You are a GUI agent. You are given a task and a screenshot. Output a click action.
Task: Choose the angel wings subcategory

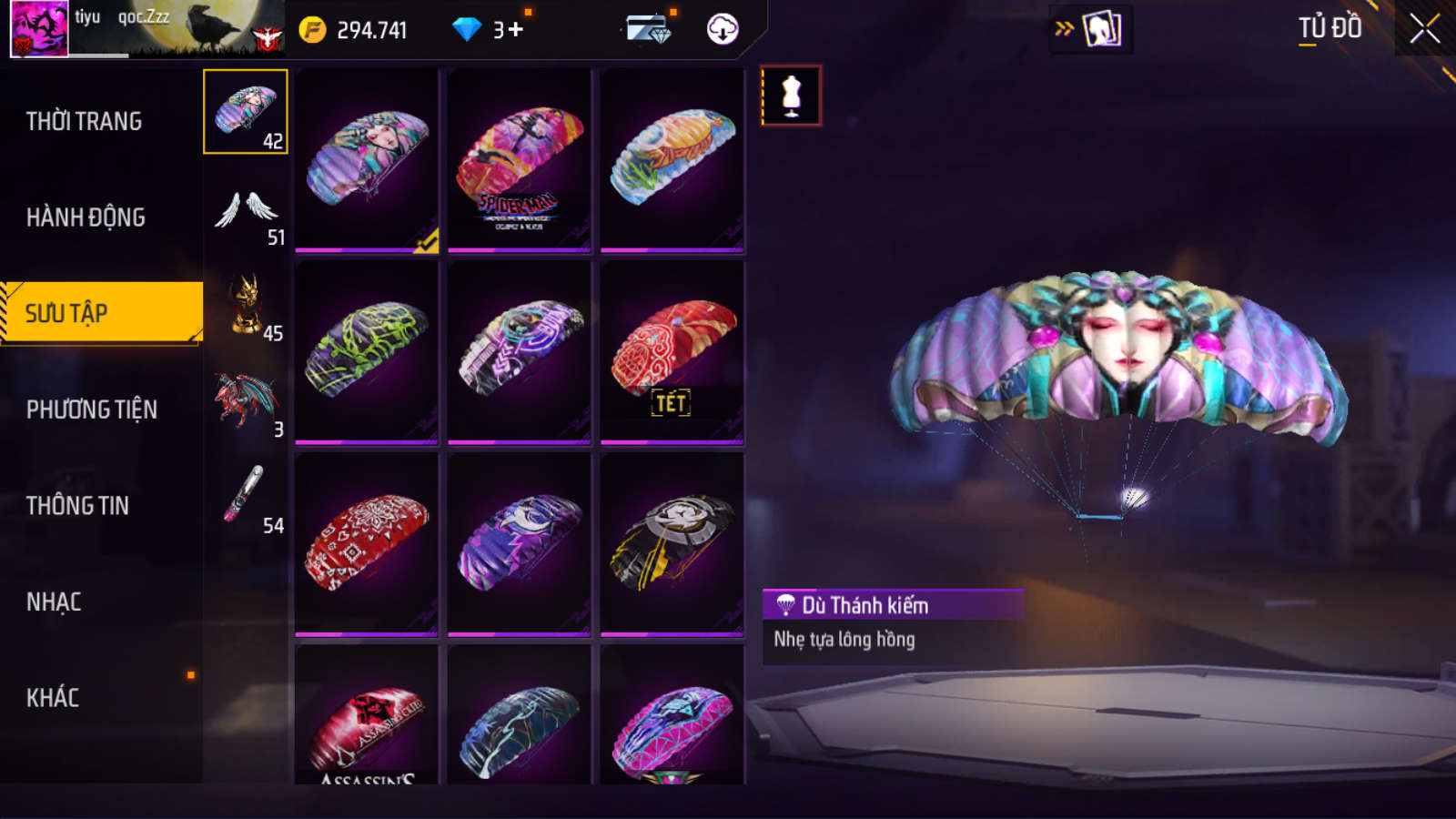(x=246, y=212)
